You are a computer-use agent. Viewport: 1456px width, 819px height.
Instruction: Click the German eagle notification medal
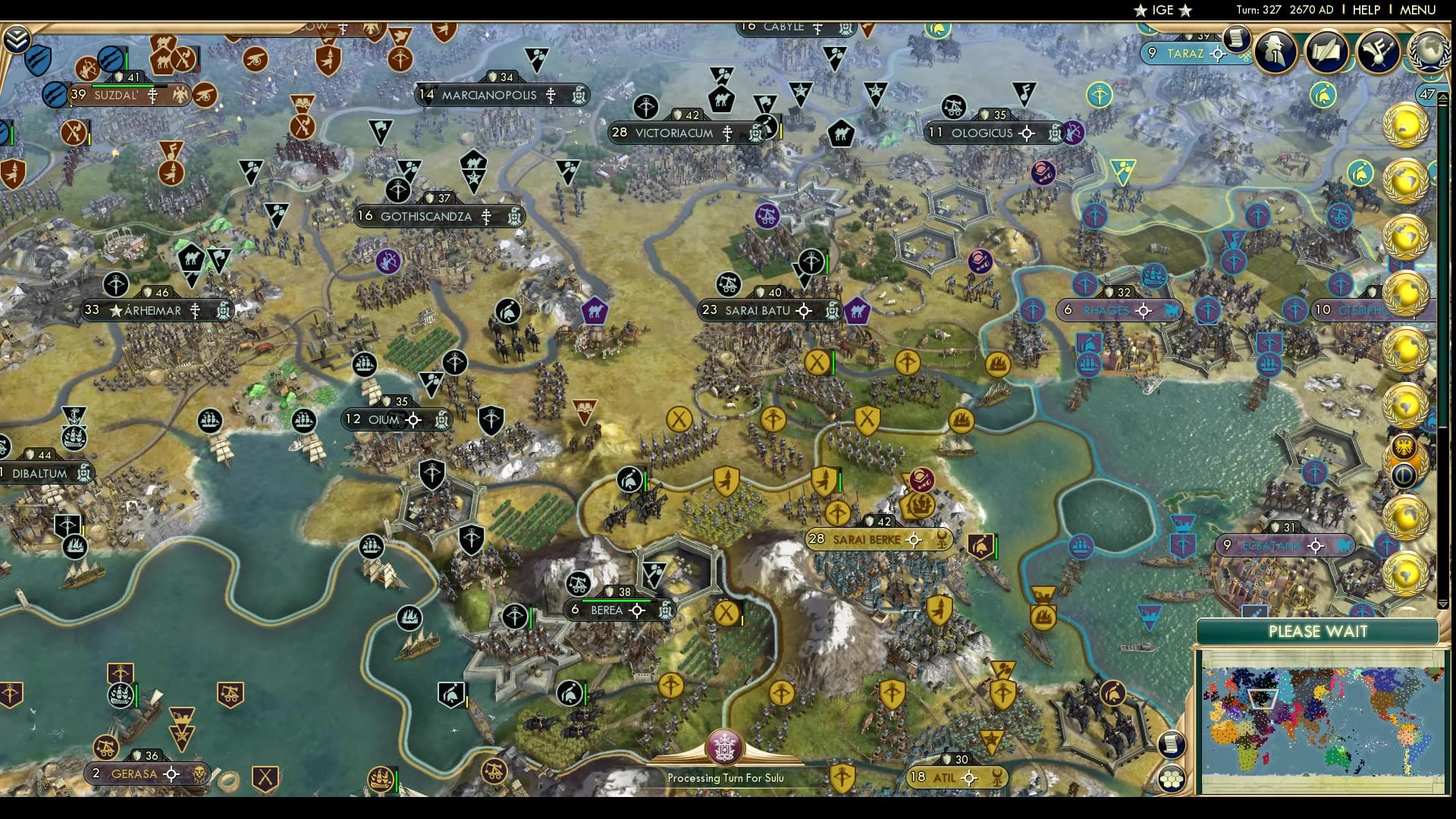click(x=1404, y=447)
